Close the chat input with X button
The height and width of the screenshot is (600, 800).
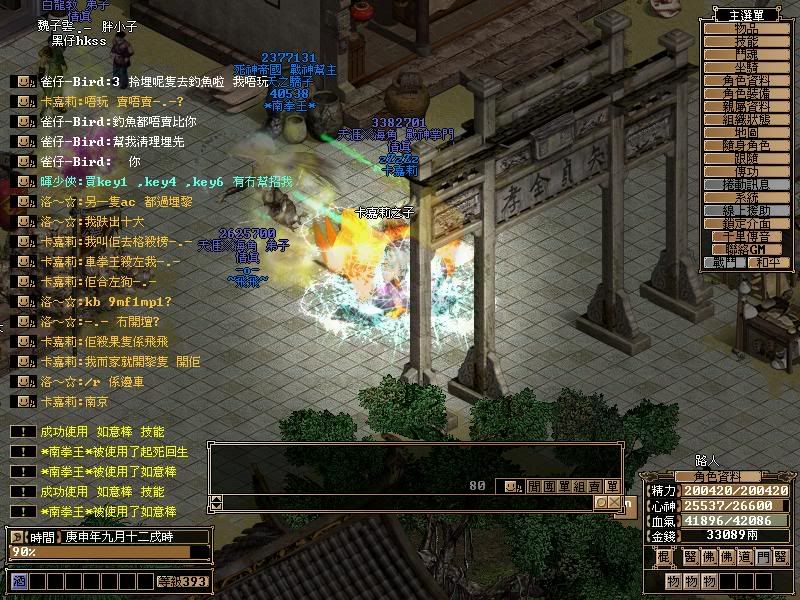(611, 502)
